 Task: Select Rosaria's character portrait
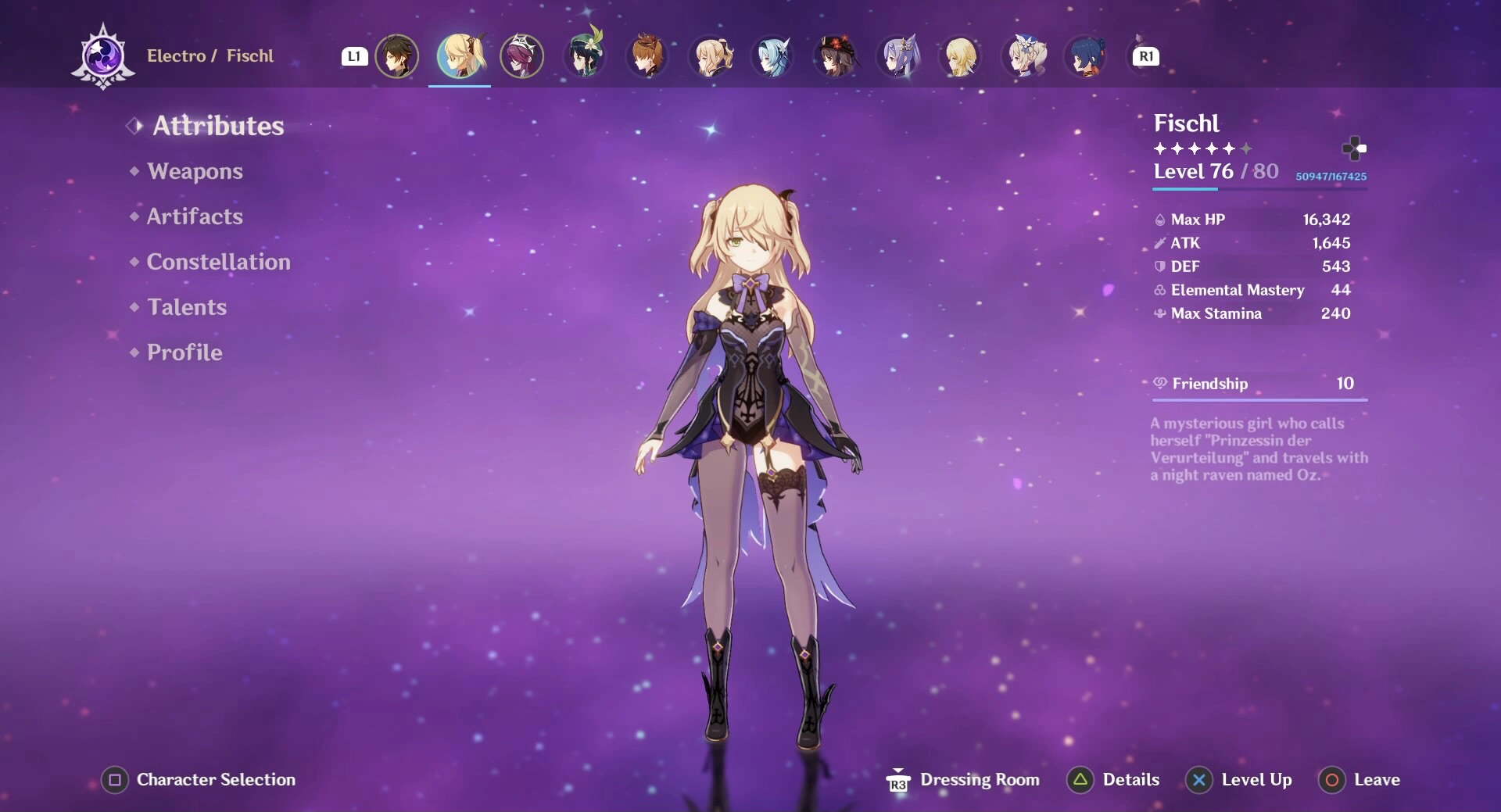click(522, 55)
